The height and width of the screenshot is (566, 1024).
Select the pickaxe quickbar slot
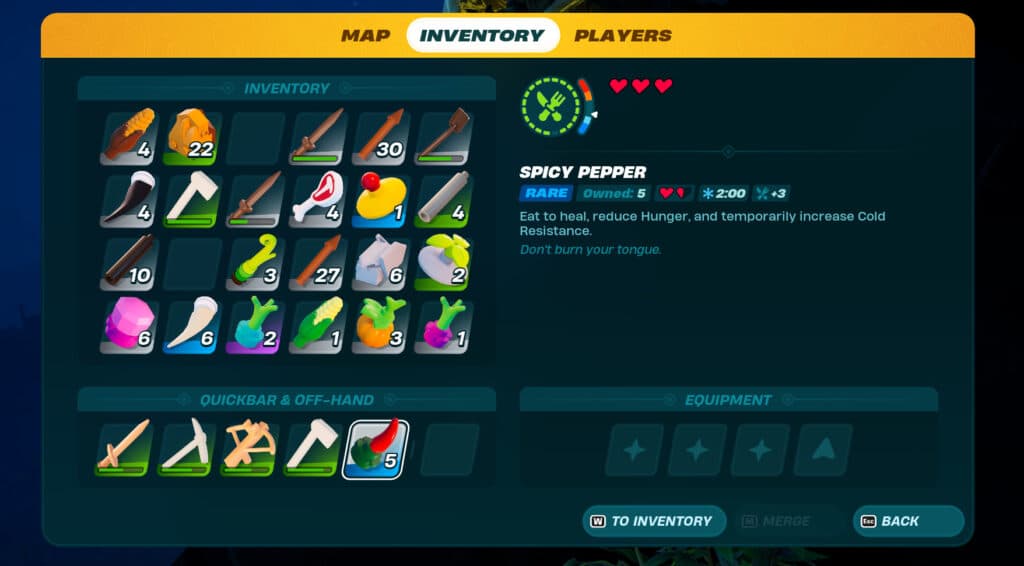coord(187,449)
